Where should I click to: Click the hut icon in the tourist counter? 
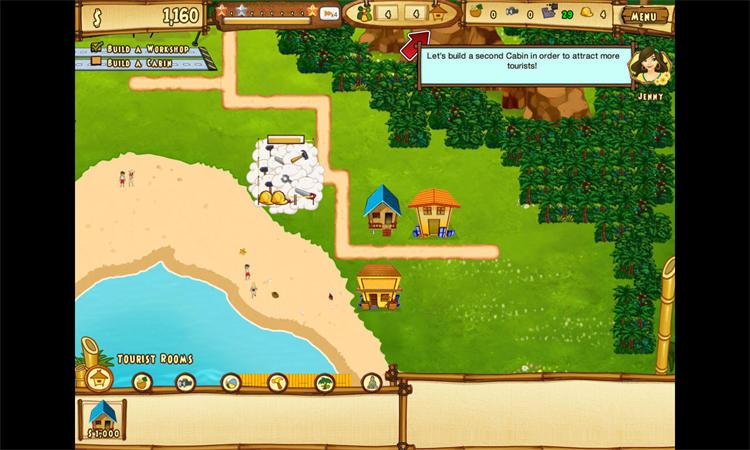pyautogui.click(x=437, y=15)
